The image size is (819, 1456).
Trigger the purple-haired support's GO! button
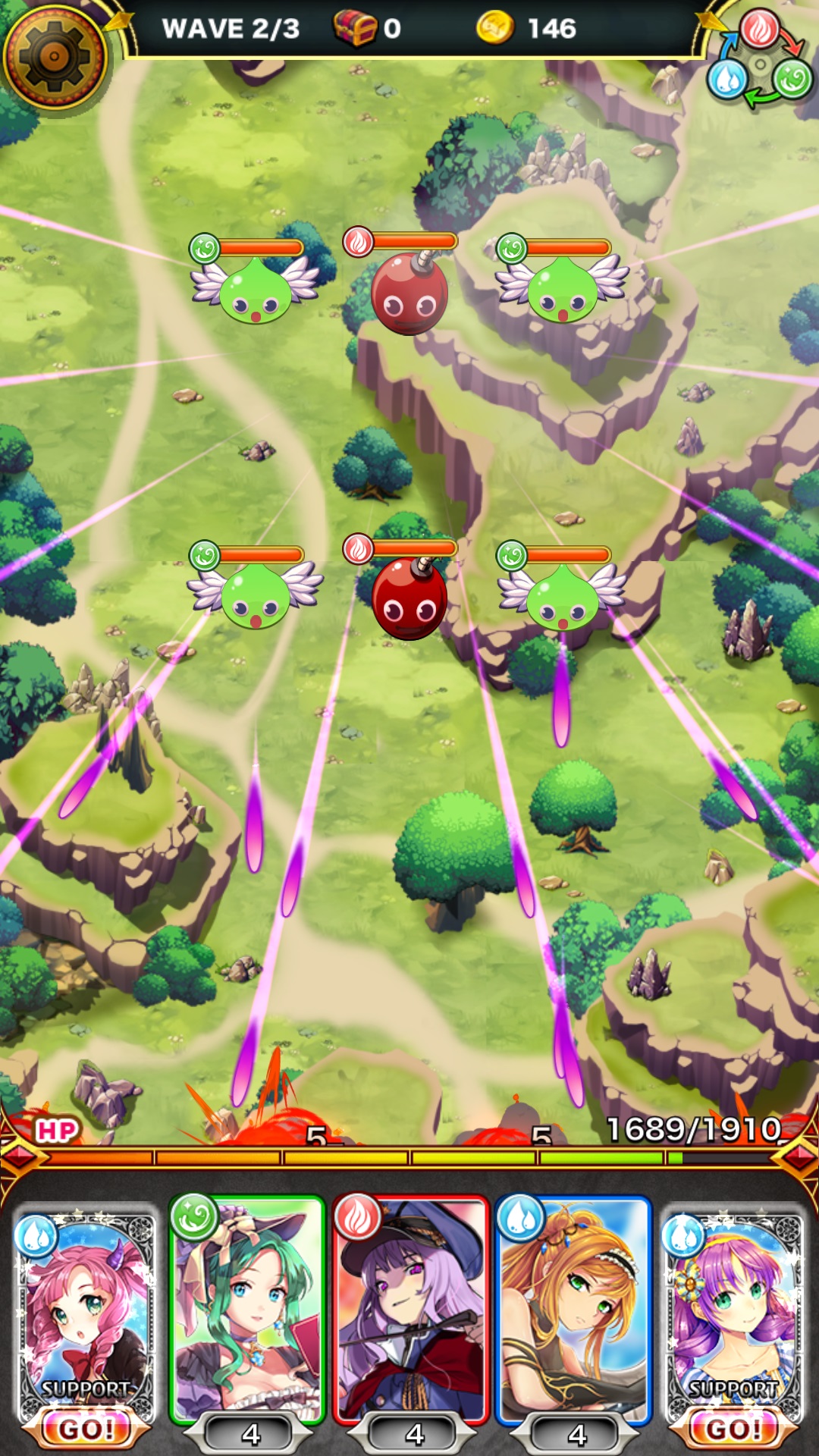733,1429
